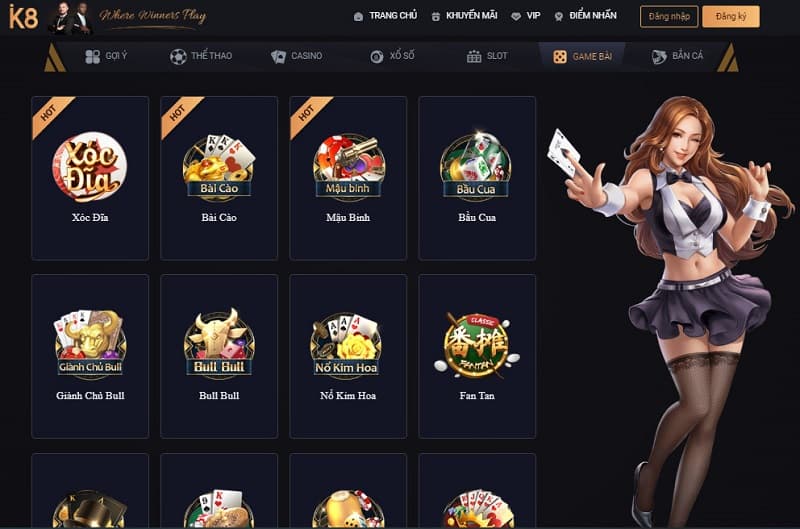The image size is (800, 529).
Task: Go to Trang Chủ home link
Action: [x=385, y=16]
